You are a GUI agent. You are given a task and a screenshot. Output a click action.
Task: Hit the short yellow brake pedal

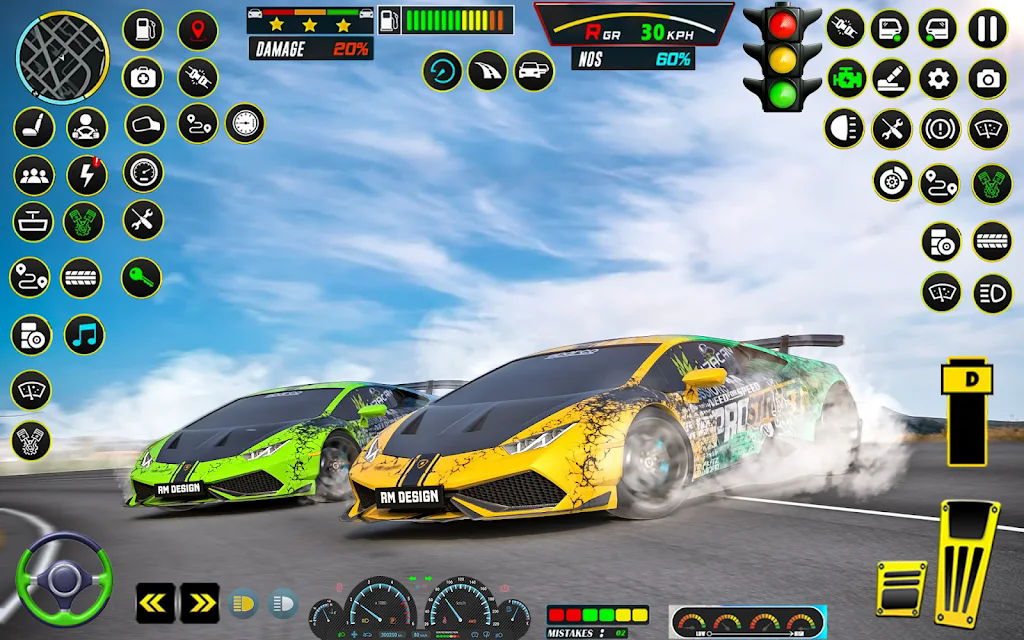click(901, 587)
